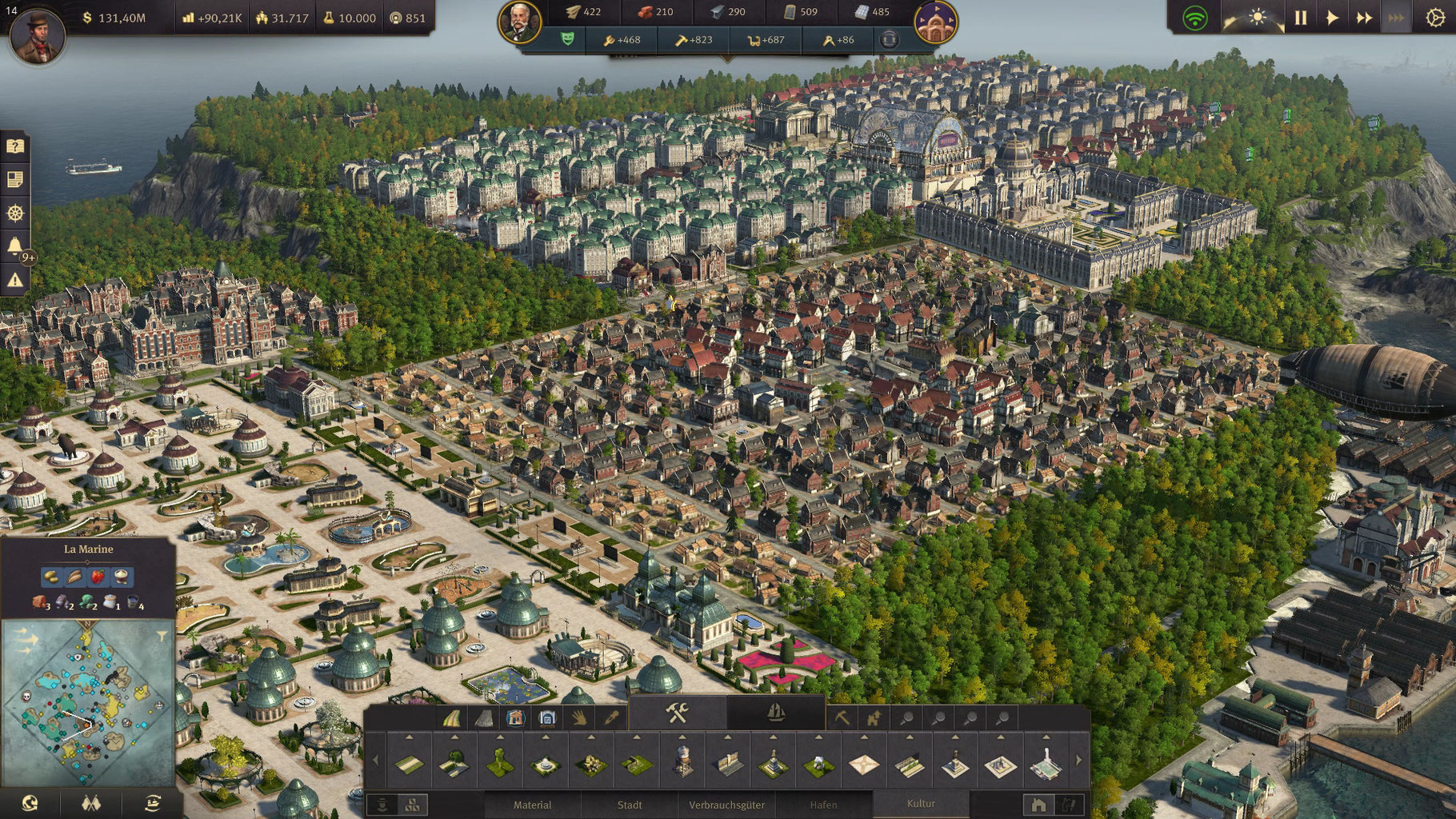1456x819 pixels.
Task: Switch to the Stadt build tab
Action: click(630, 805)
